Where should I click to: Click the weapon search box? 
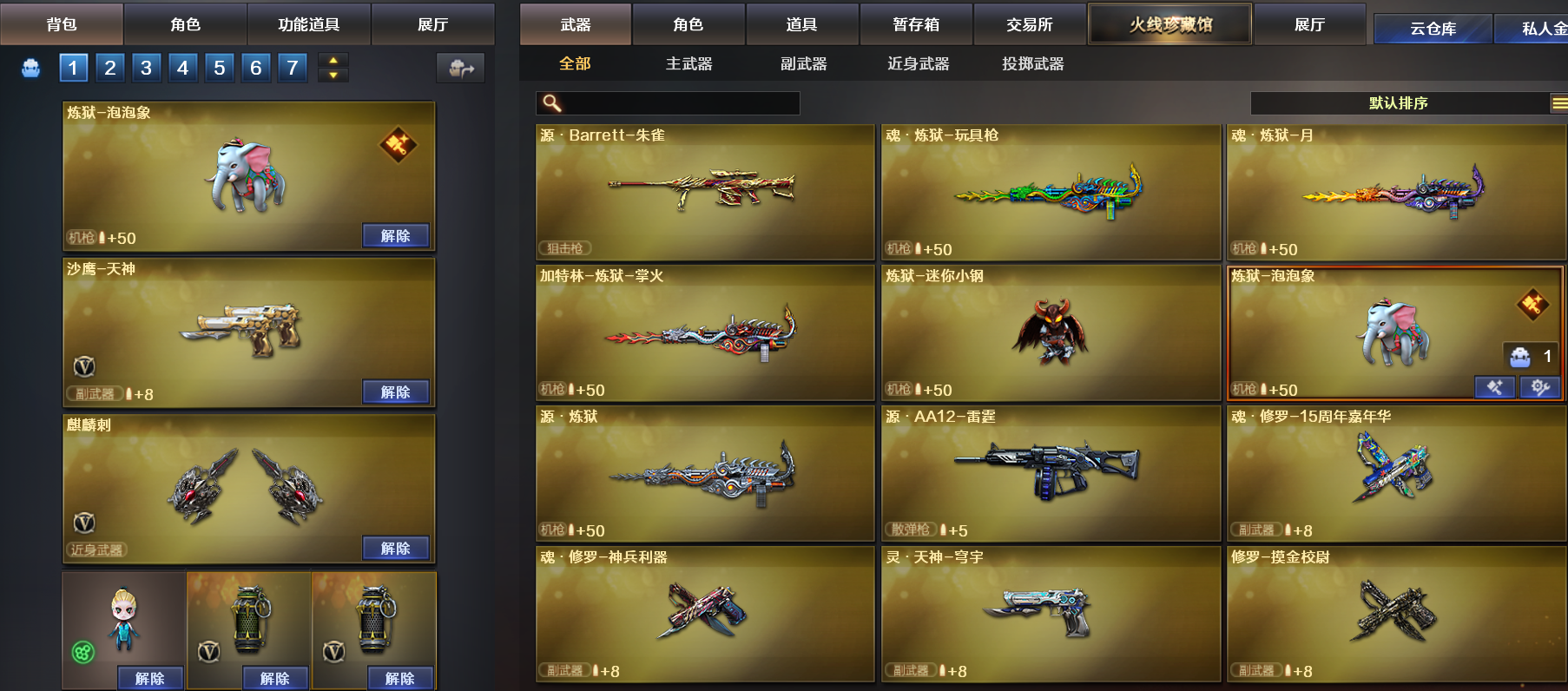pos(677,103)
